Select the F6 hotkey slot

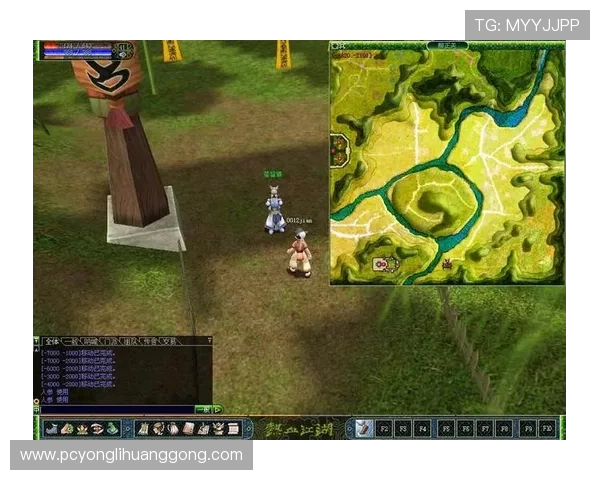[x=465, y=428]
